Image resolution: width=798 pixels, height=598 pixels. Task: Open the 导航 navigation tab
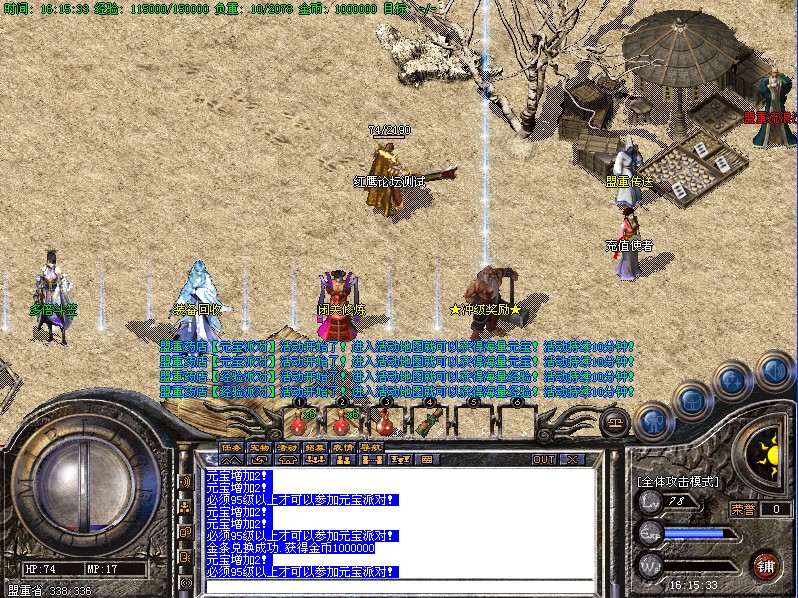point(370,447)
